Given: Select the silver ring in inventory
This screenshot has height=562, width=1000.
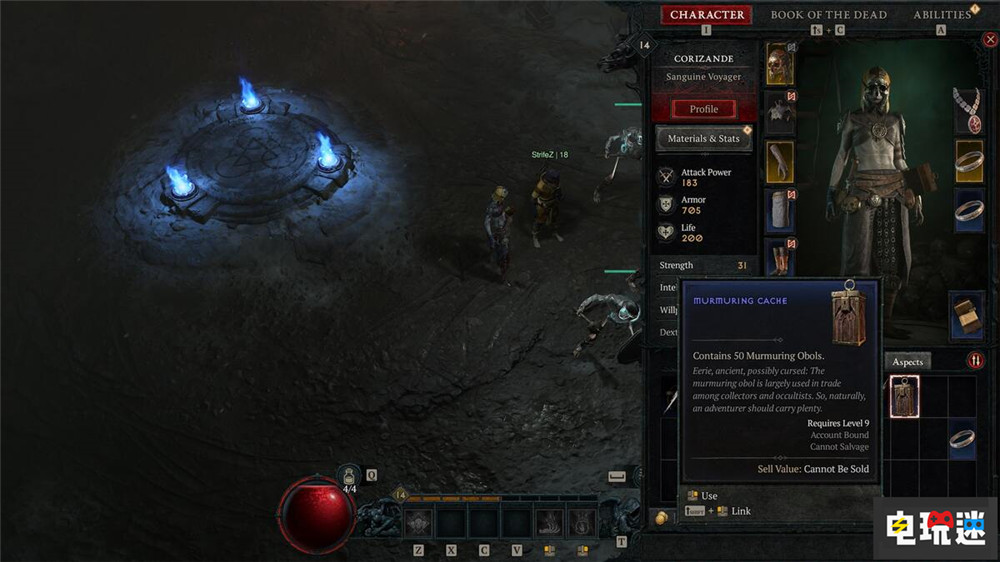Looking at the screenshot, I should click(961, 438).
